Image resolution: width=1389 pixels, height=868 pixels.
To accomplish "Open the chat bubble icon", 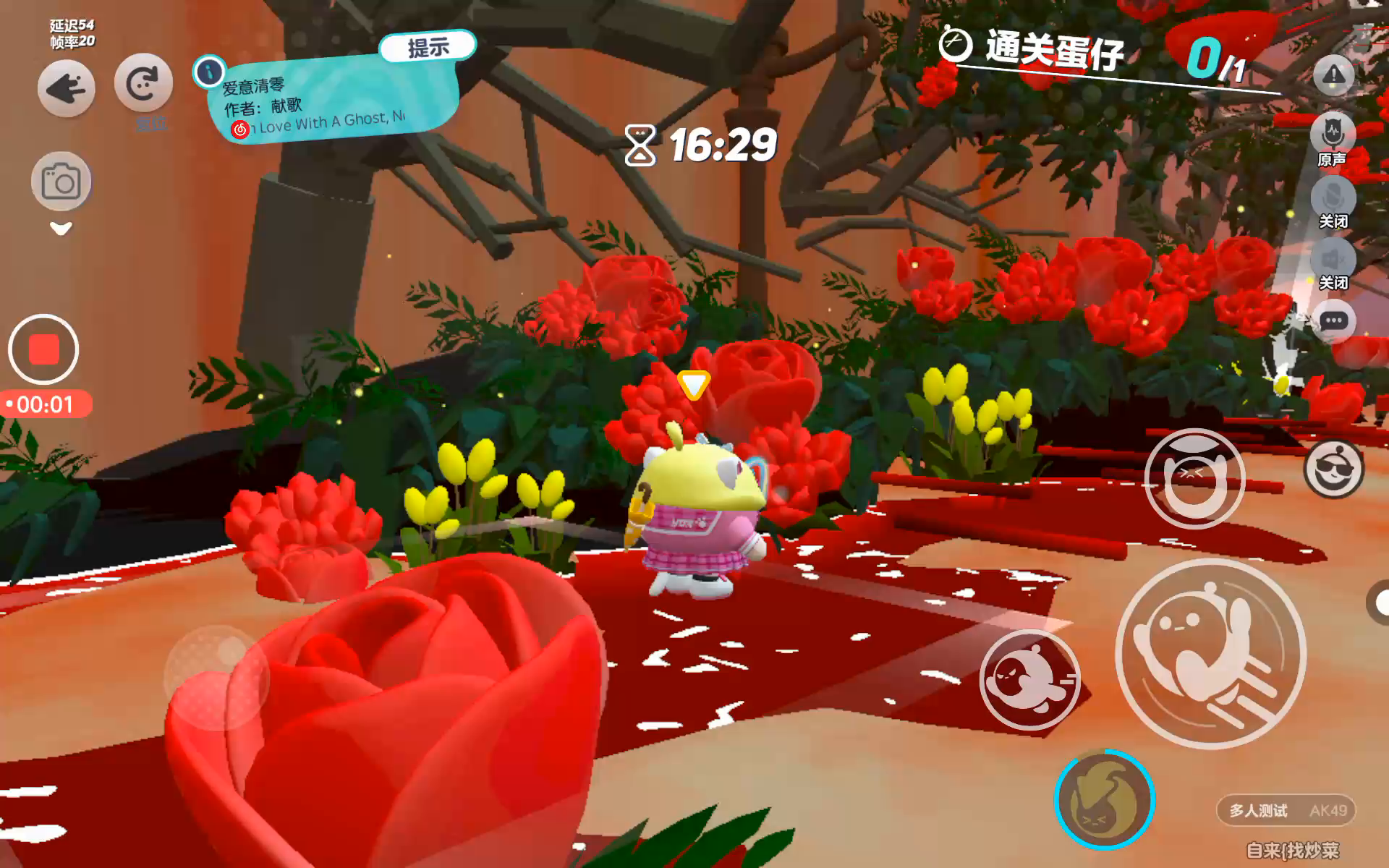I will [x=1333, y=321].
